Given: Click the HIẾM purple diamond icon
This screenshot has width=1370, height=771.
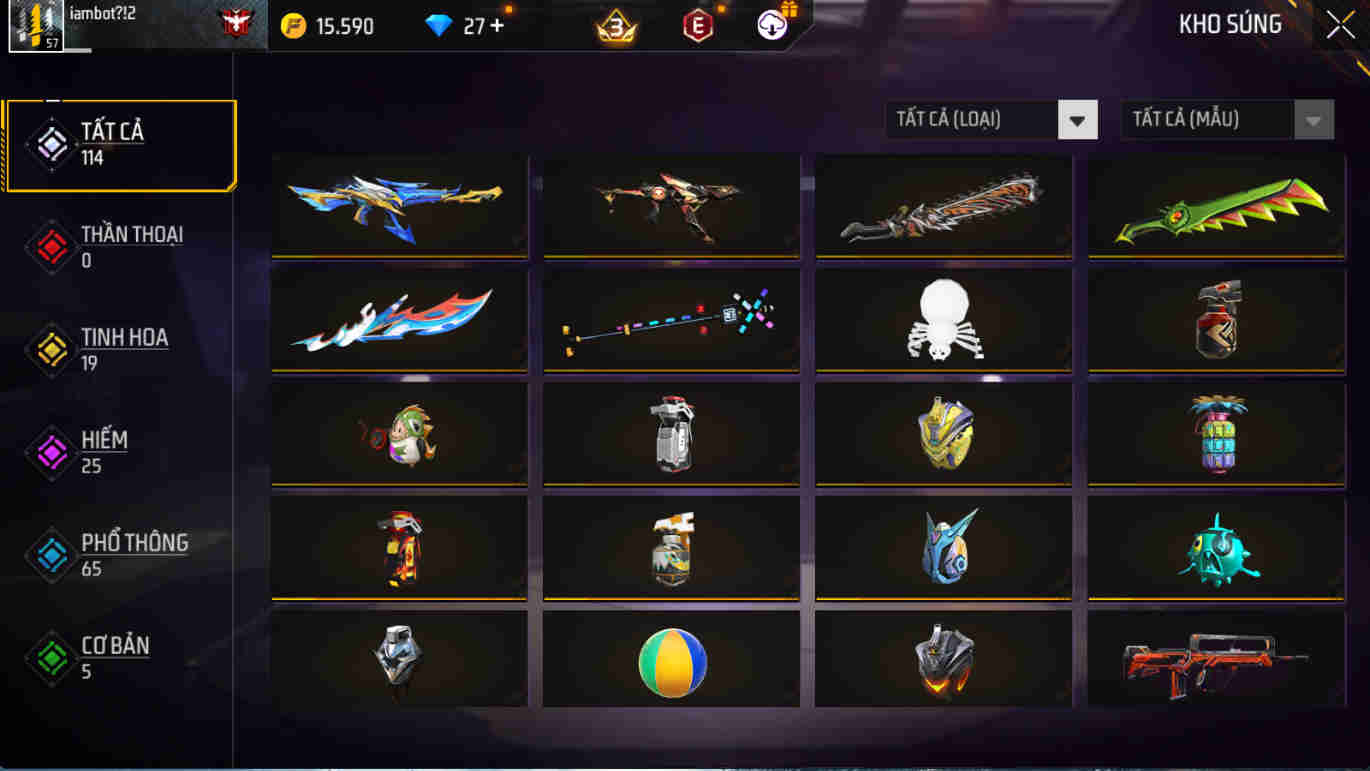Looking at the screenshot, I should (x=49, y=452).
